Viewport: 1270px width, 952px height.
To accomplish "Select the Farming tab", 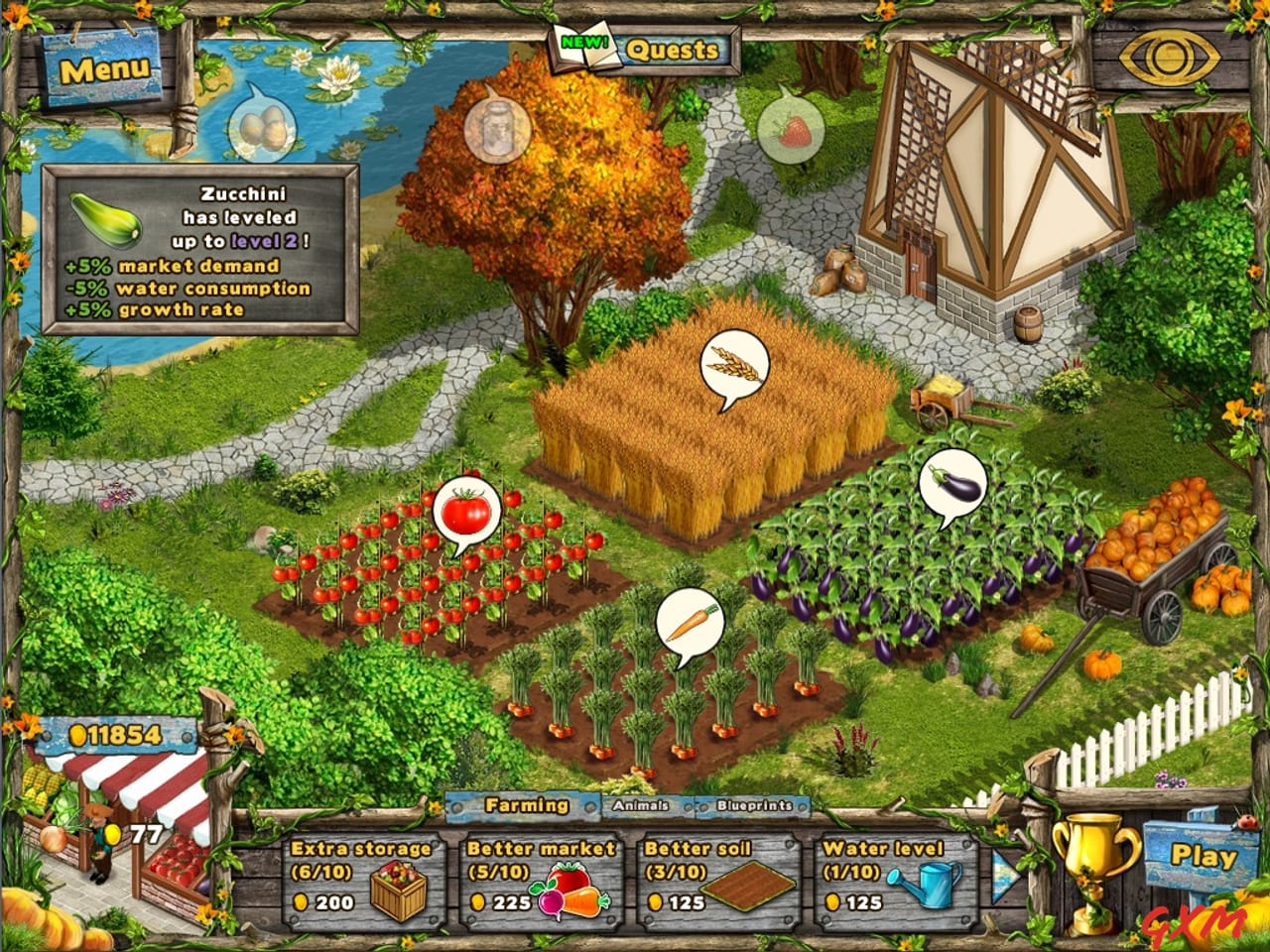I will coord(526,806).
